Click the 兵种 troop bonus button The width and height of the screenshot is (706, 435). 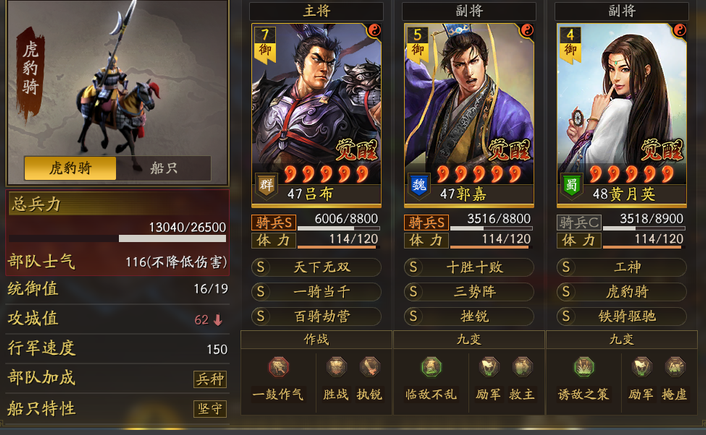pos(209,379)
